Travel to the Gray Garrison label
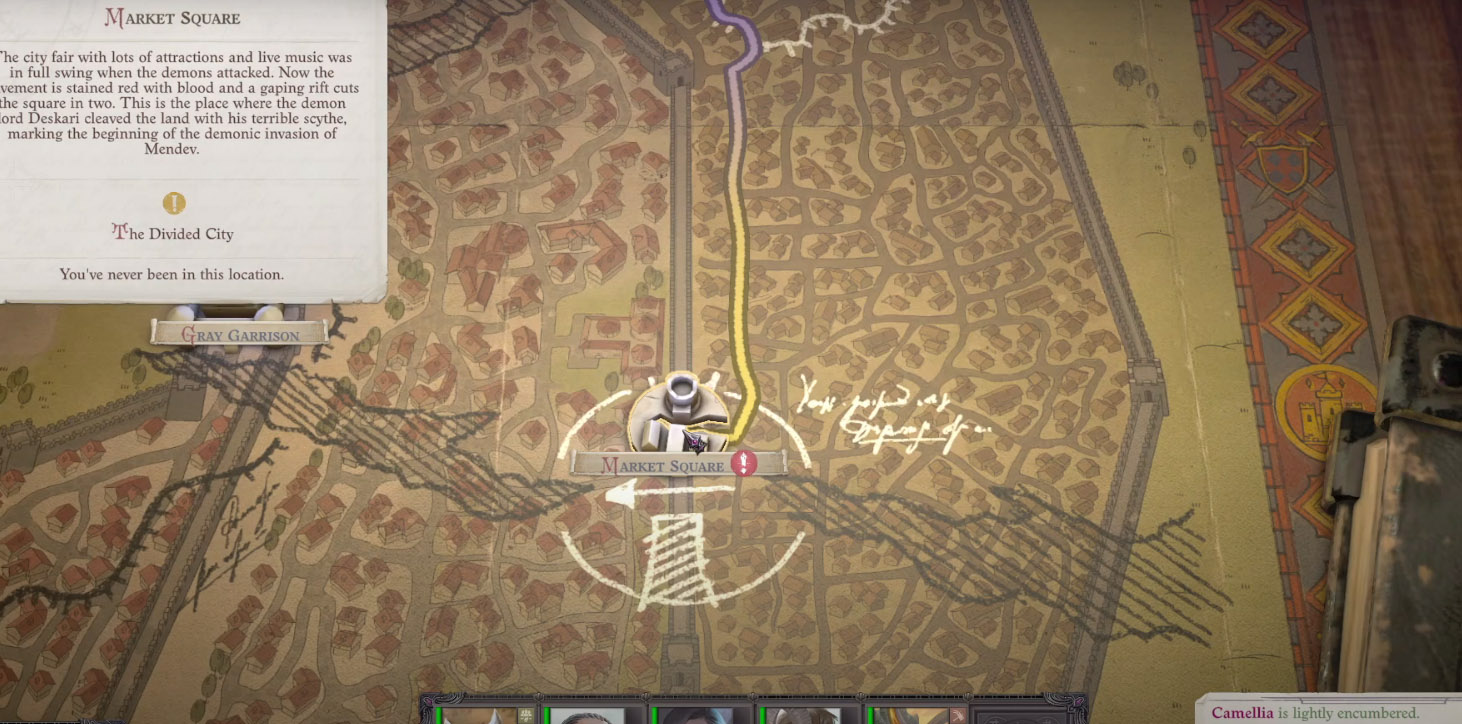The width and height of the screenshot is (1462, 724). pyautogui.click(x=239, y=334)
